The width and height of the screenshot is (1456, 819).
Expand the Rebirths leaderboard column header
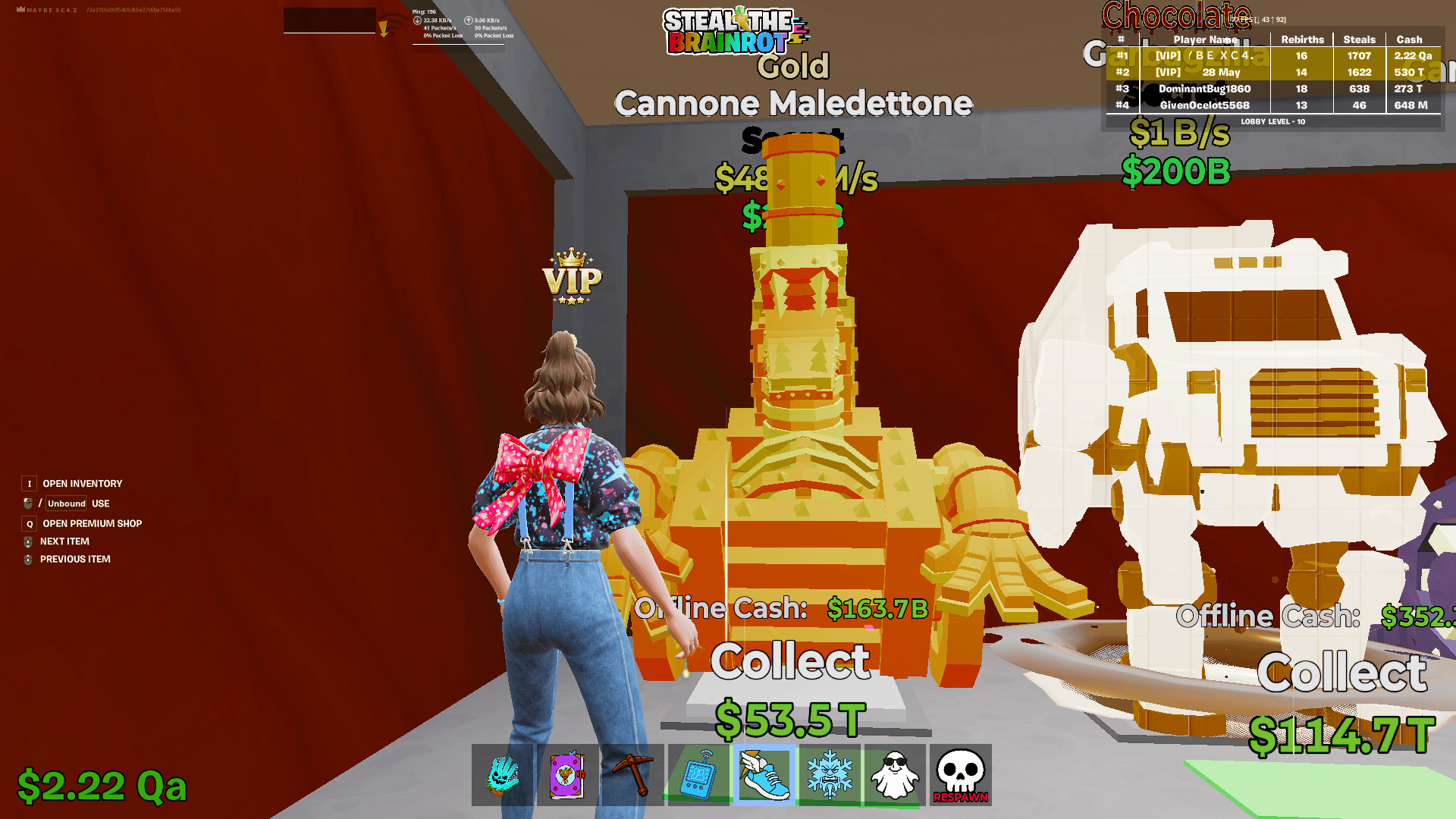pos(1302,39)
